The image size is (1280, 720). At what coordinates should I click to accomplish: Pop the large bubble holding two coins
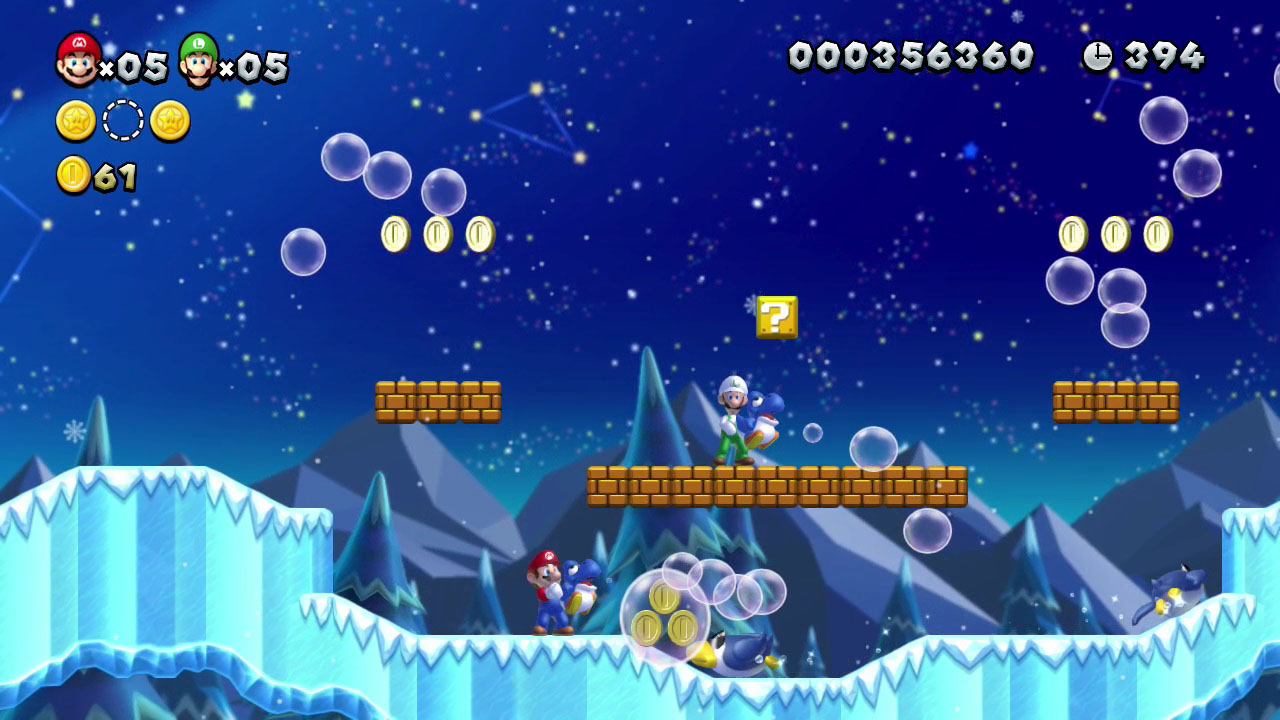(665, 615)
